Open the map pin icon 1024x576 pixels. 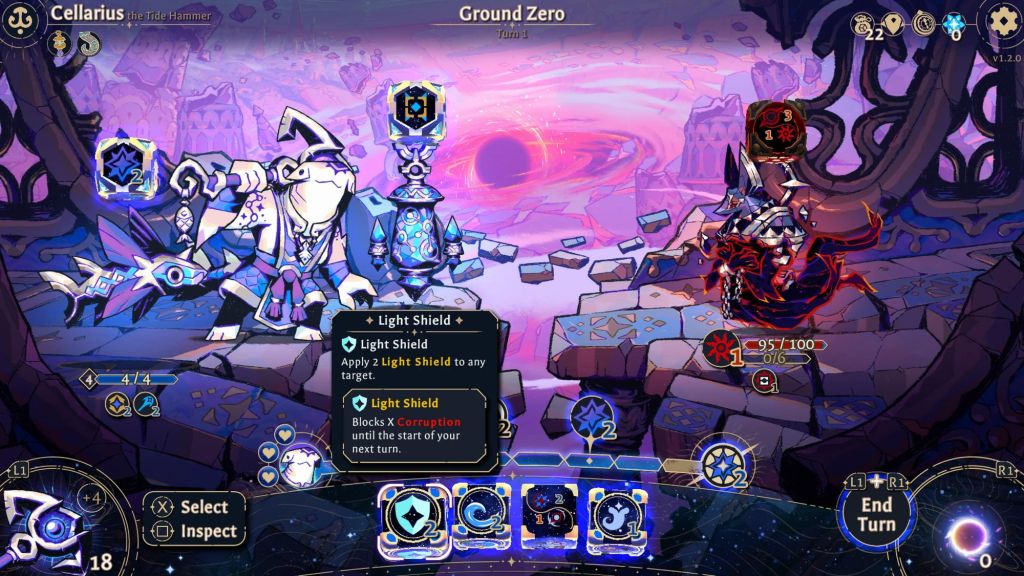[893, 24]
